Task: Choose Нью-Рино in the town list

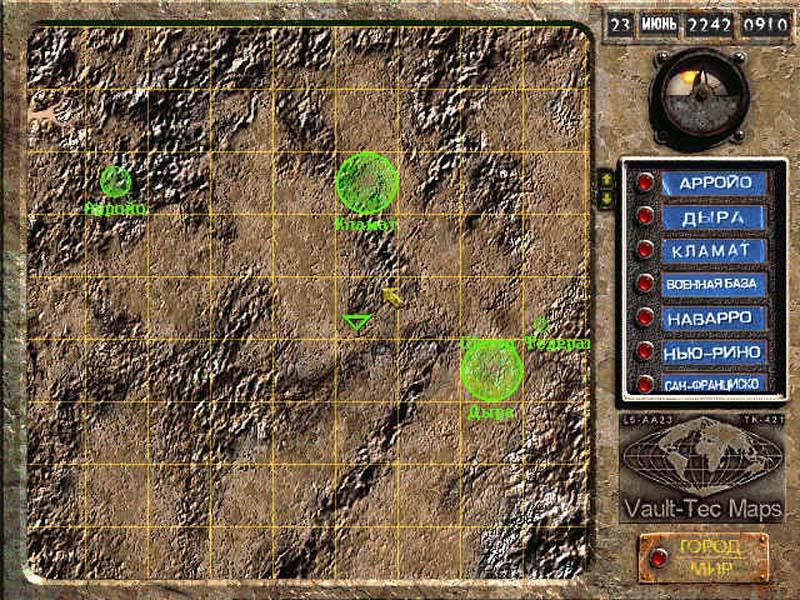Action: coord(714,352)
